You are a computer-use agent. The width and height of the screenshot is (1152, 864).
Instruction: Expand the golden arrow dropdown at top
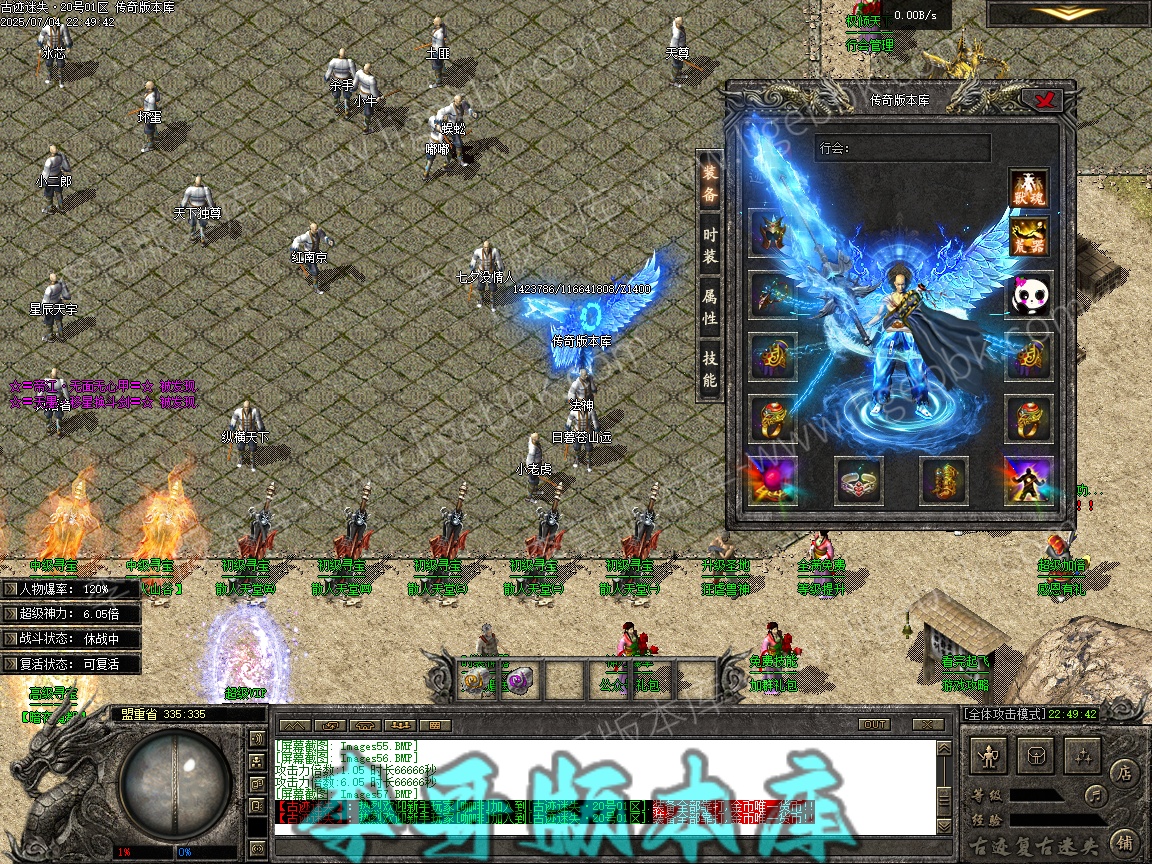(x=1069, y=14)
